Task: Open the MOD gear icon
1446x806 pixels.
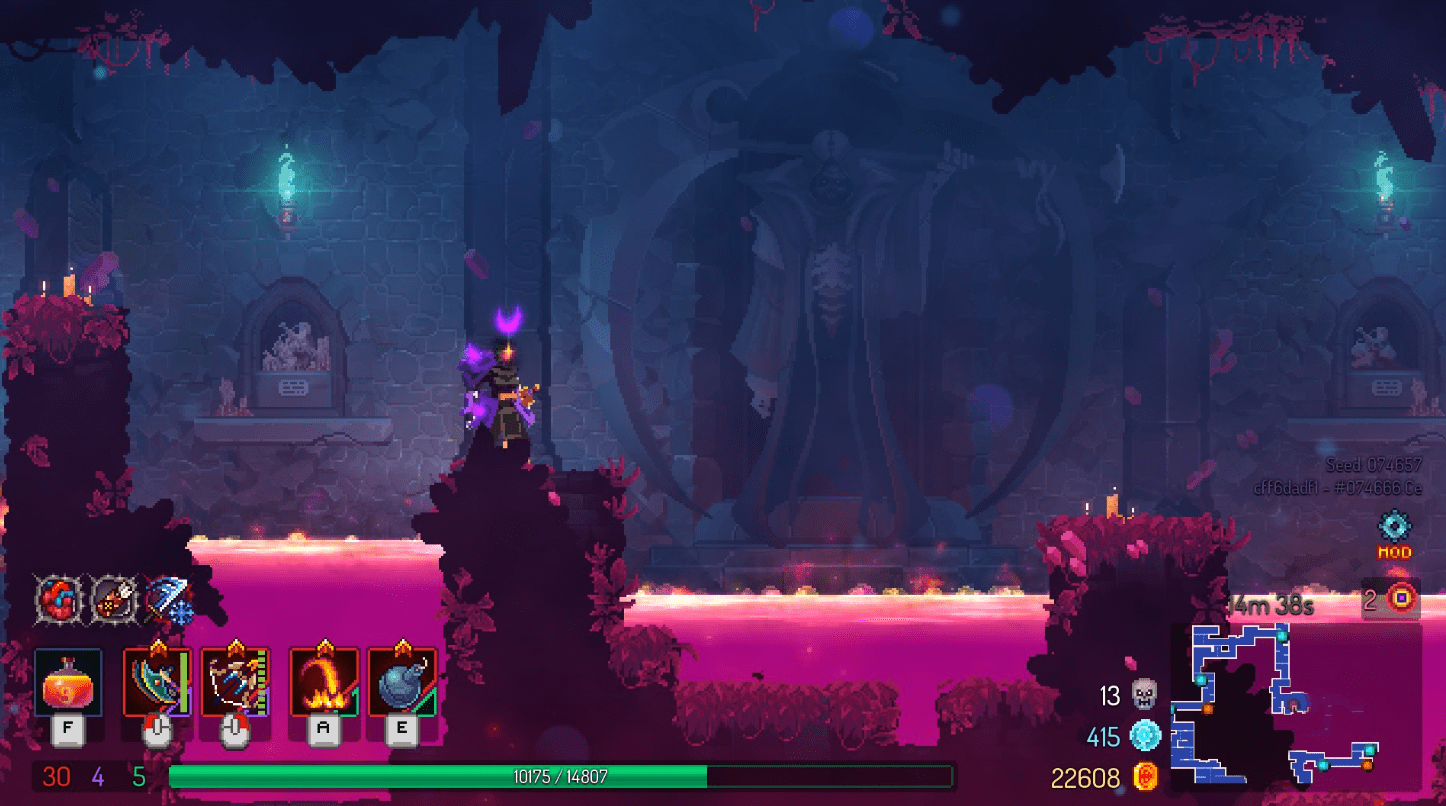Action: coord(1393,527)
